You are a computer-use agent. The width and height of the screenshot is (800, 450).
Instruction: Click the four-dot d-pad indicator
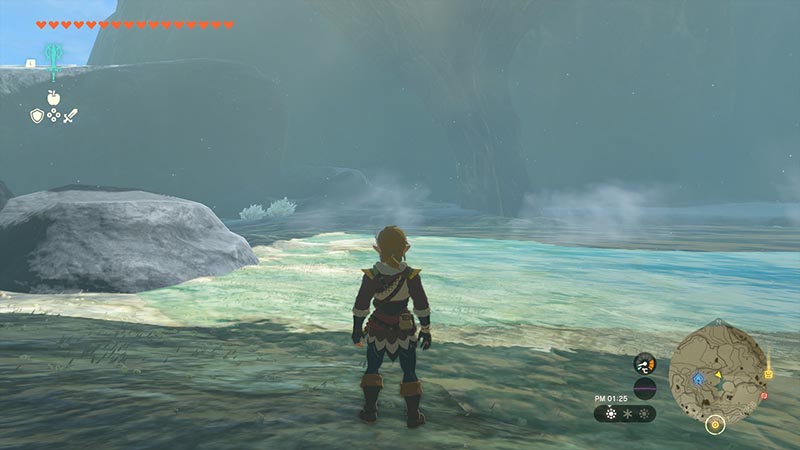coord(53,116)
